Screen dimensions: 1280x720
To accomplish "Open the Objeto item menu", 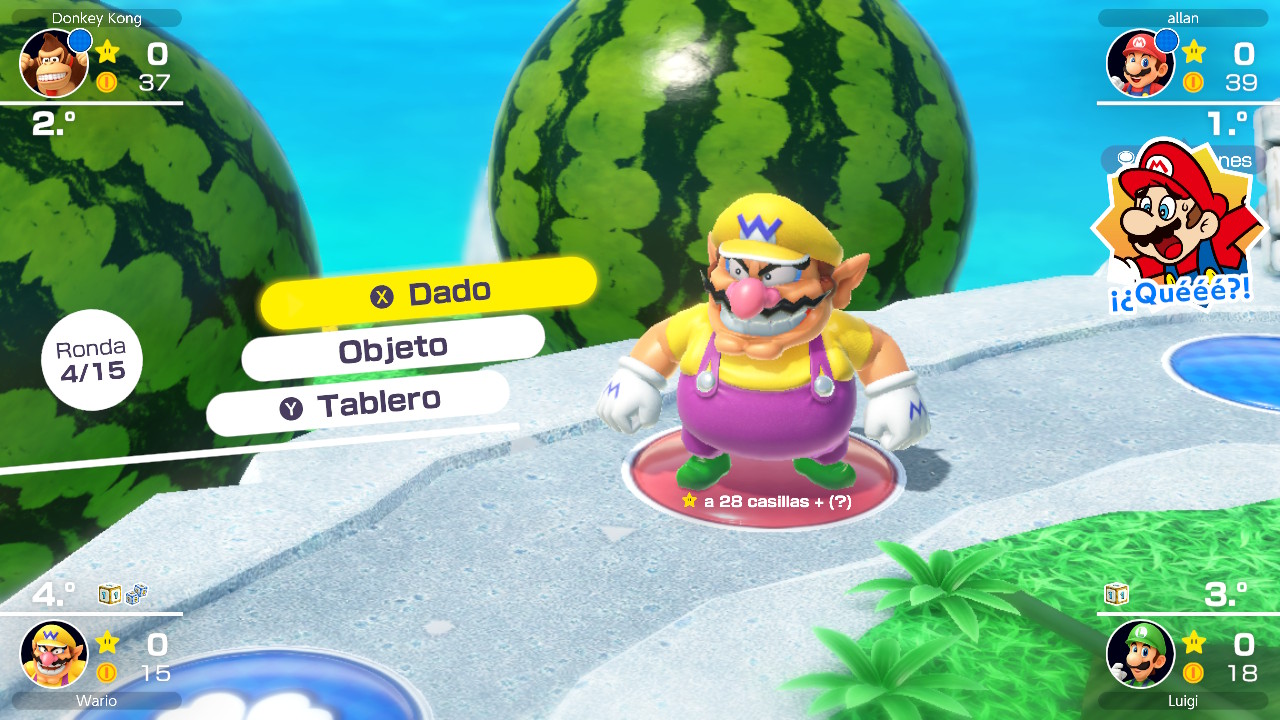I will pyautogui.click(x=393, y=349).
